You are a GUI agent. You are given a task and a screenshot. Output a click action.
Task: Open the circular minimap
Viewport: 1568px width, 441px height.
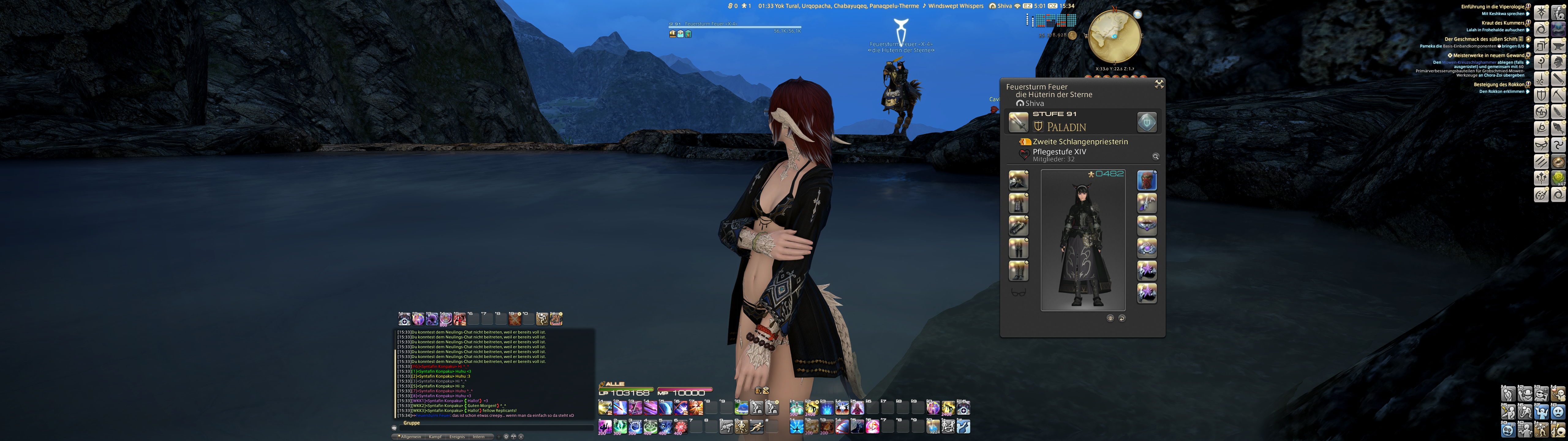[1114, 36]
